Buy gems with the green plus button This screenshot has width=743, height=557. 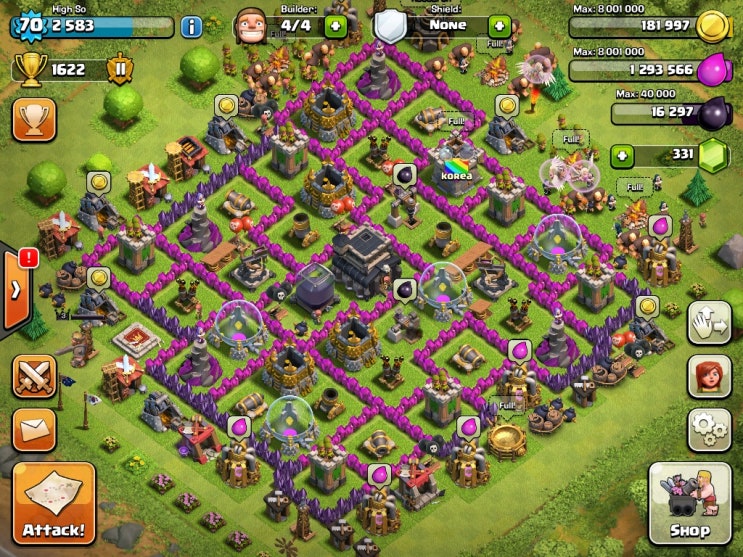pos(623,156)
